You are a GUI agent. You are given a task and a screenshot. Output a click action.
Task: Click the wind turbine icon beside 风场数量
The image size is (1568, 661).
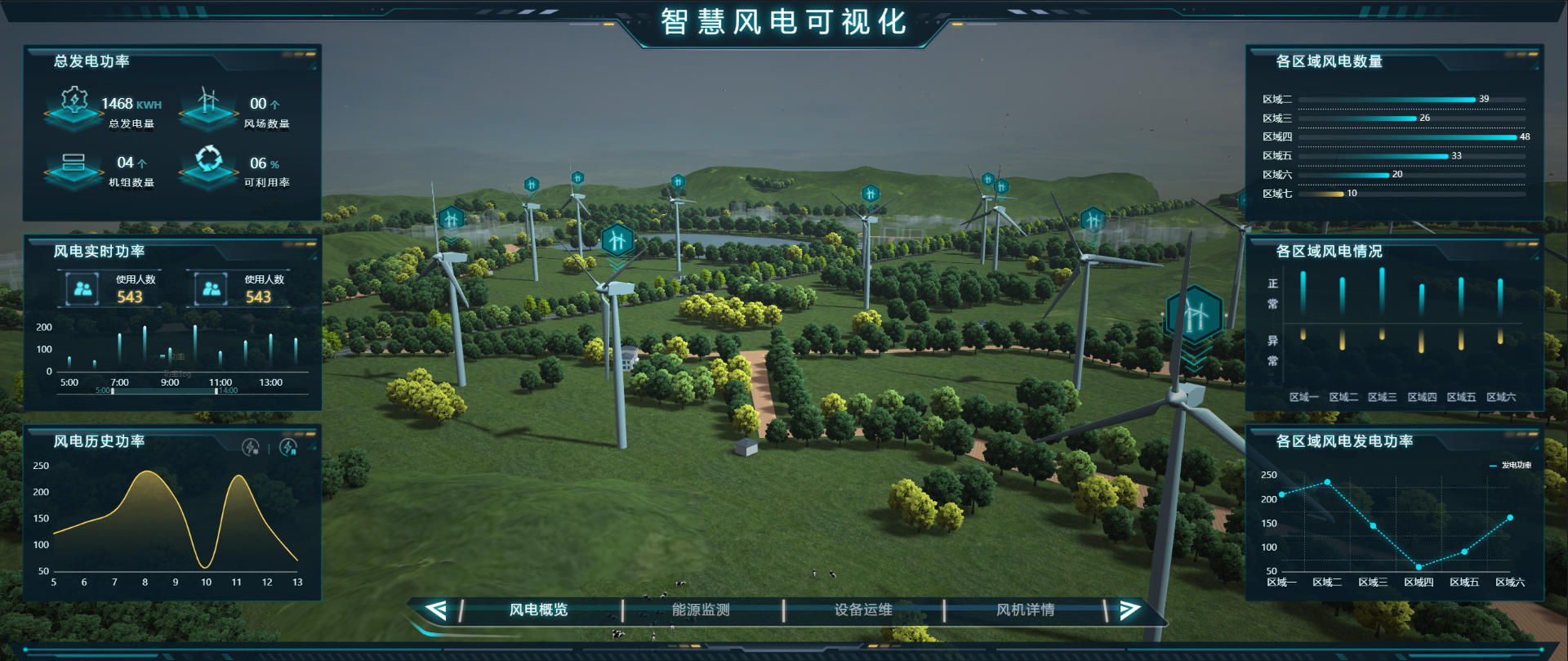point(208,102)
